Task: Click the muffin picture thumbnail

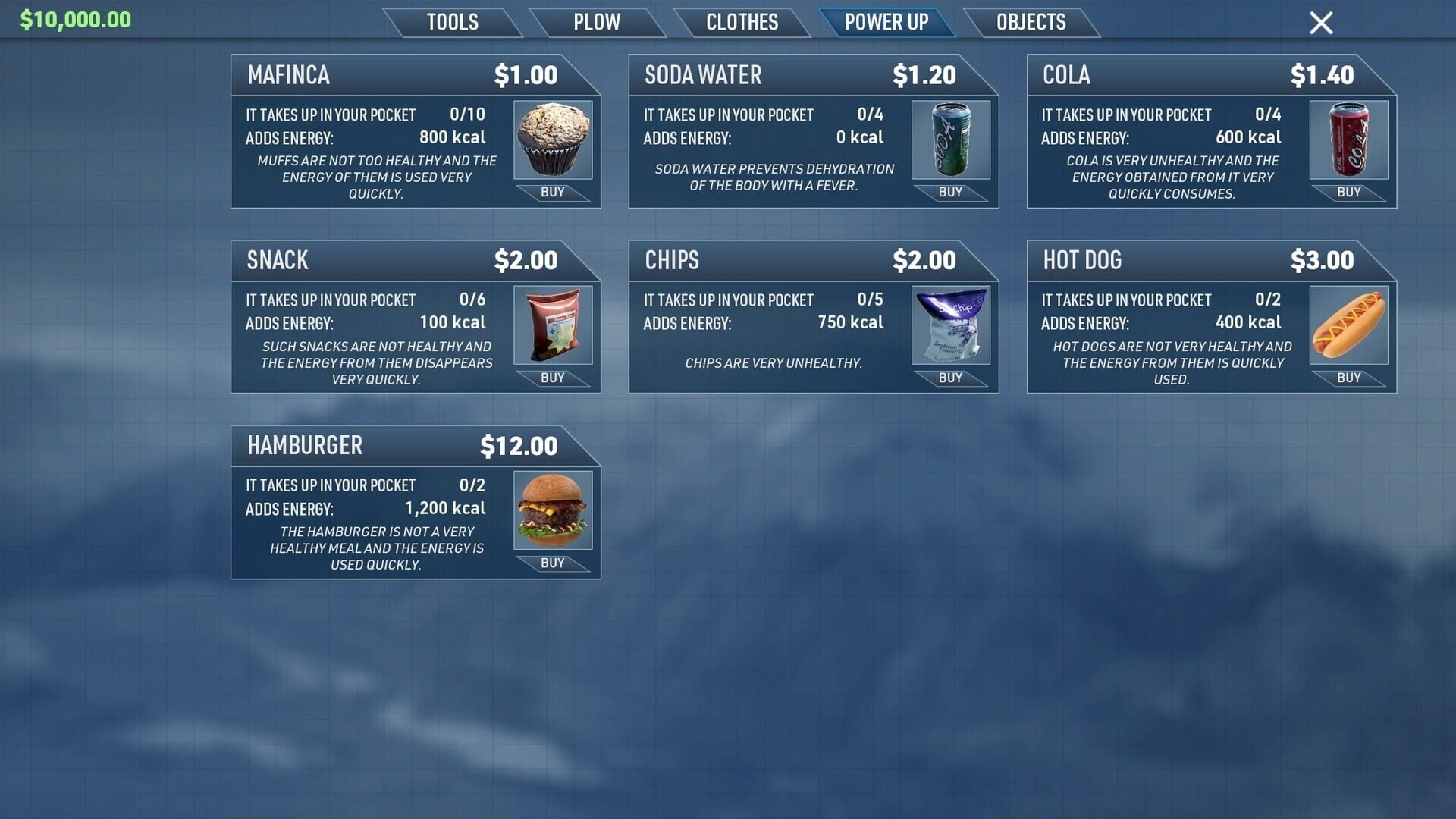Action: (x=553, y=140)
